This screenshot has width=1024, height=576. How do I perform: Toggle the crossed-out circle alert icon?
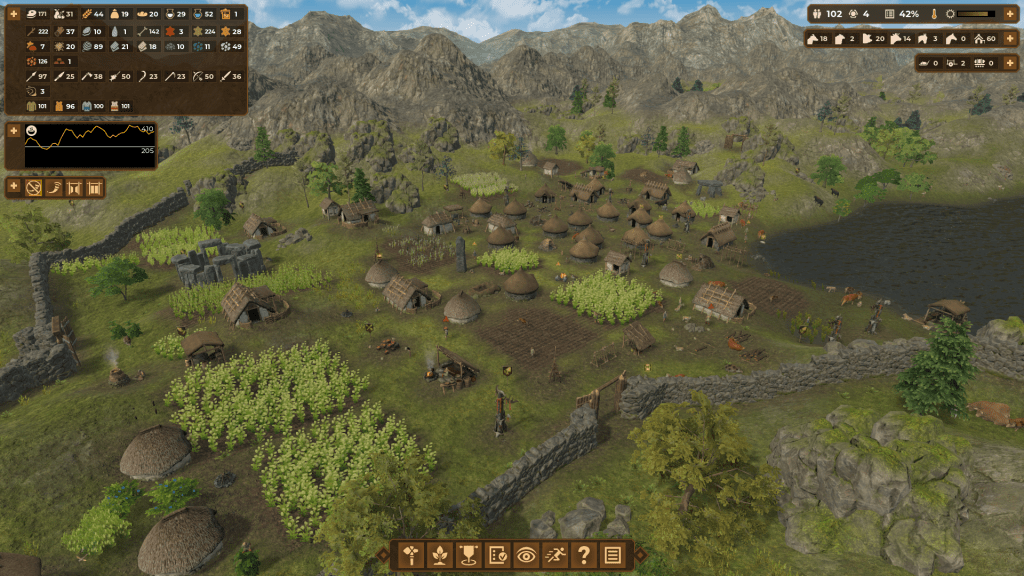(34, 187)
